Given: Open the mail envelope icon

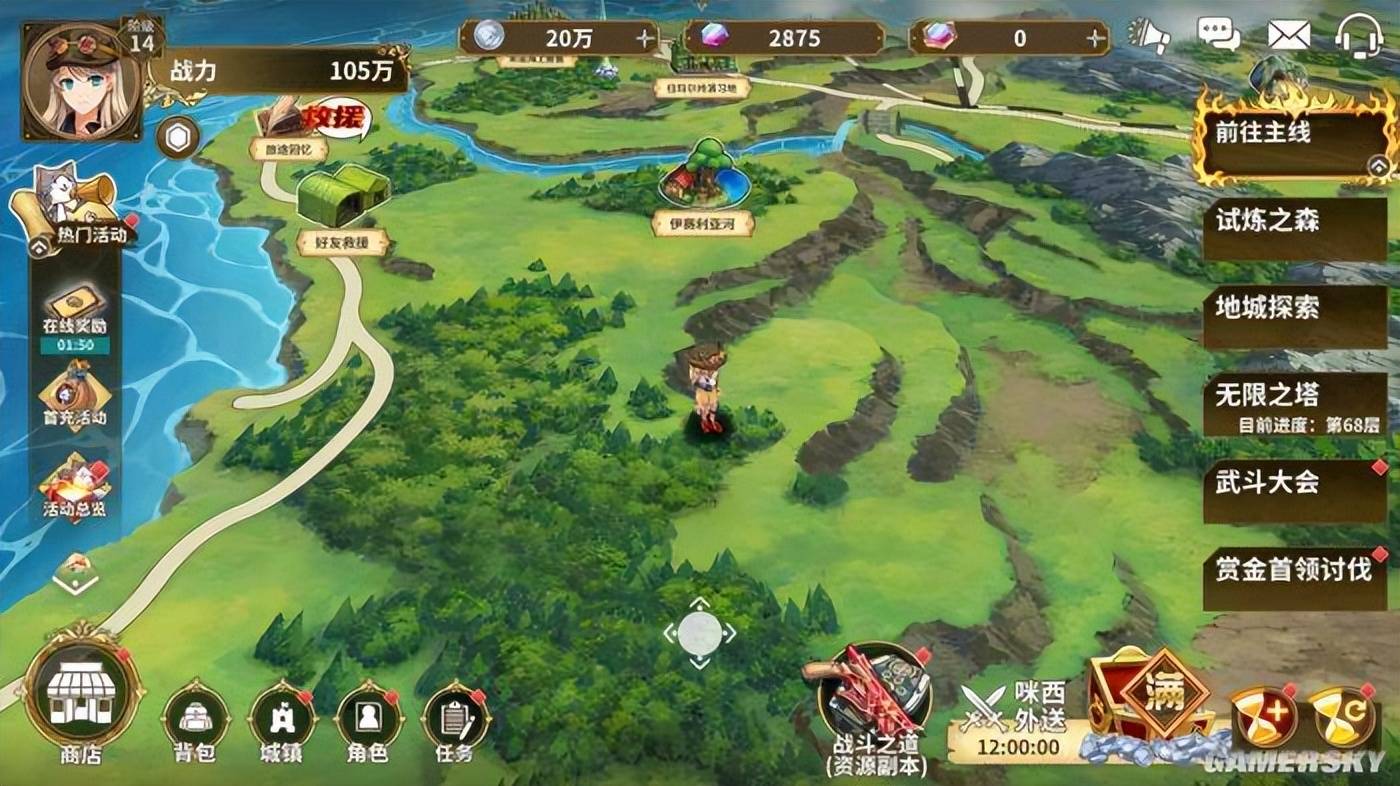Looking at the screenshot, I should click(x=1289, y=37).
